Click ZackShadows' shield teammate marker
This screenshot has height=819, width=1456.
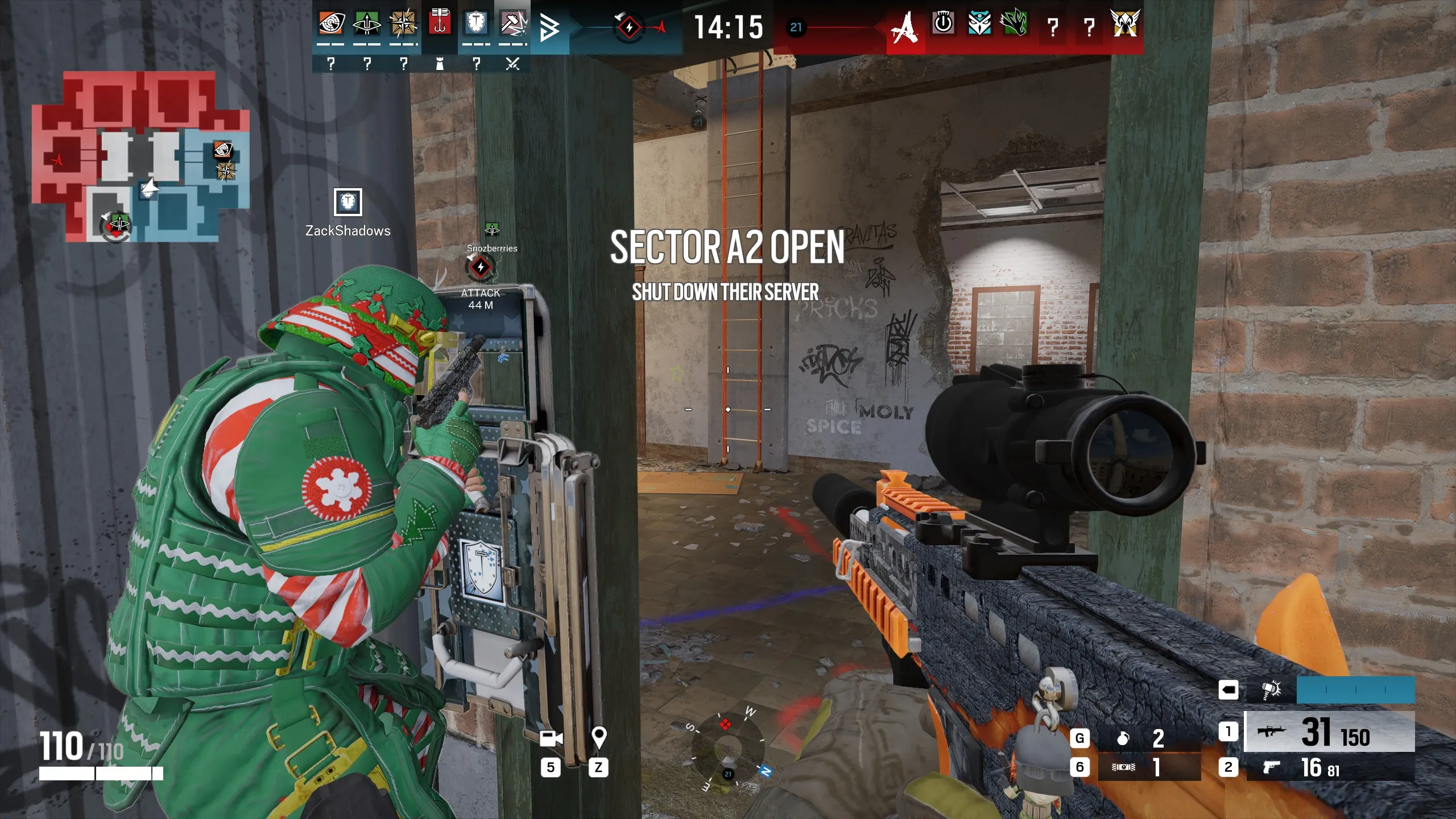pyautogui.click(x=348, y=202)
